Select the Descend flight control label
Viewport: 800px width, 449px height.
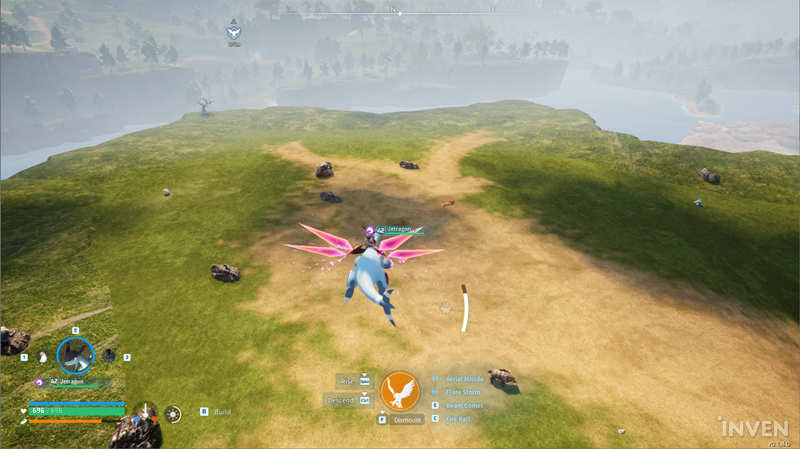click(340, 400)
